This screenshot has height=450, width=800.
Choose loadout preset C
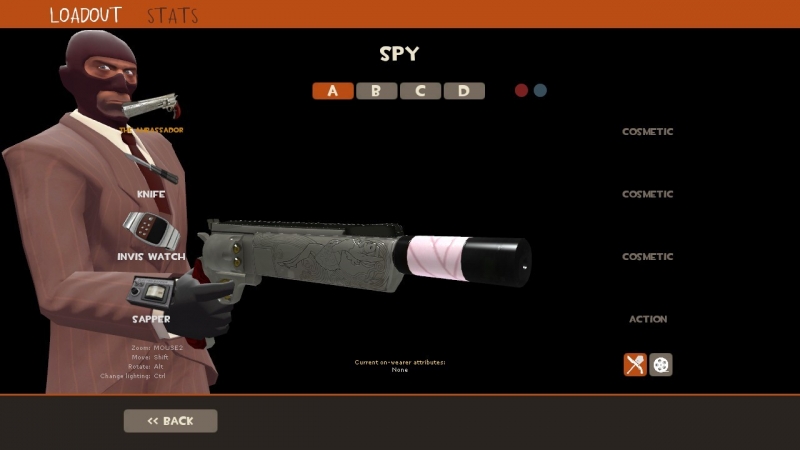[x=420, y=91]
